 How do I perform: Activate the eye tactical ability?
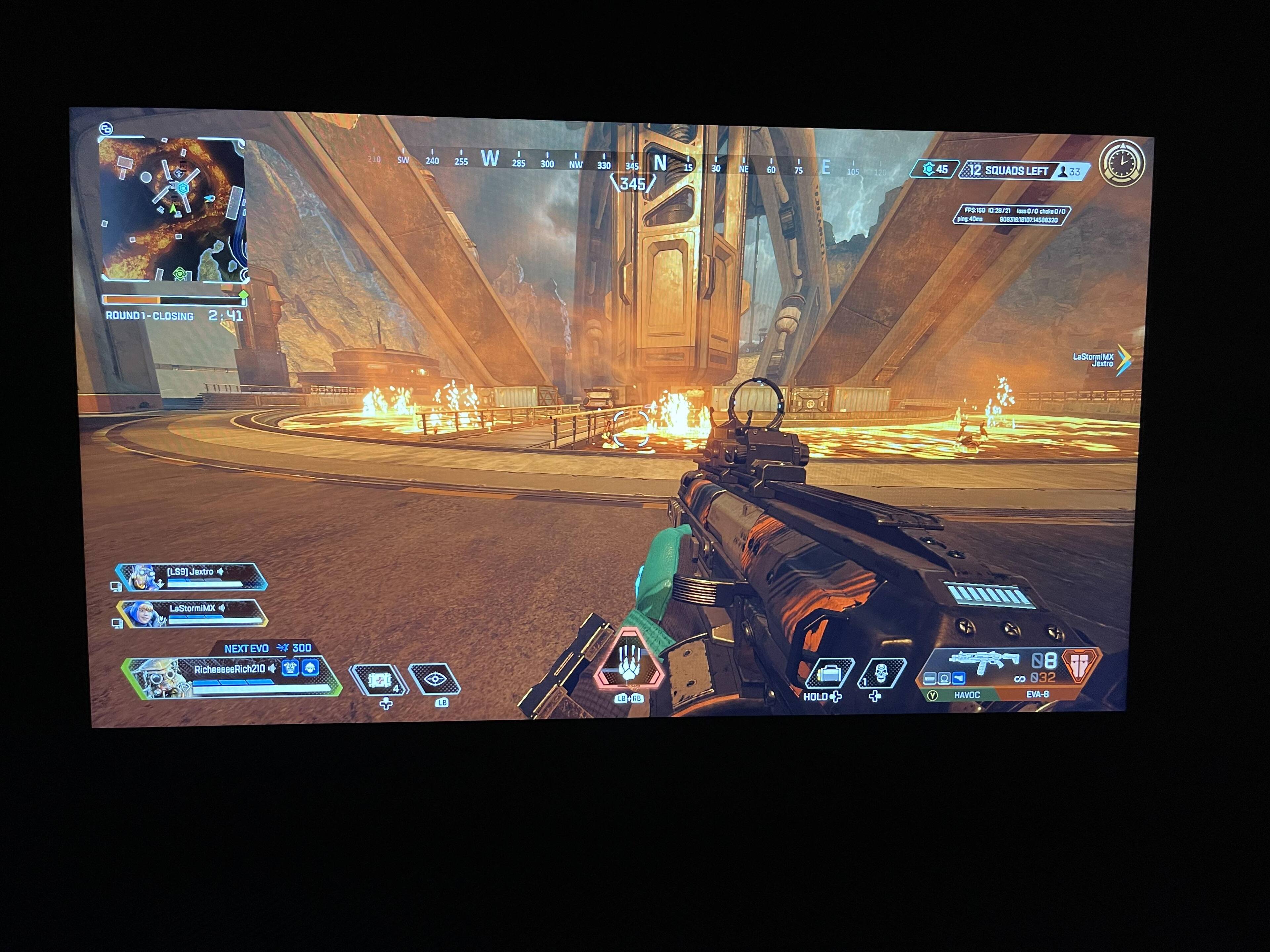pyautogui.click(x=435, y=679)
